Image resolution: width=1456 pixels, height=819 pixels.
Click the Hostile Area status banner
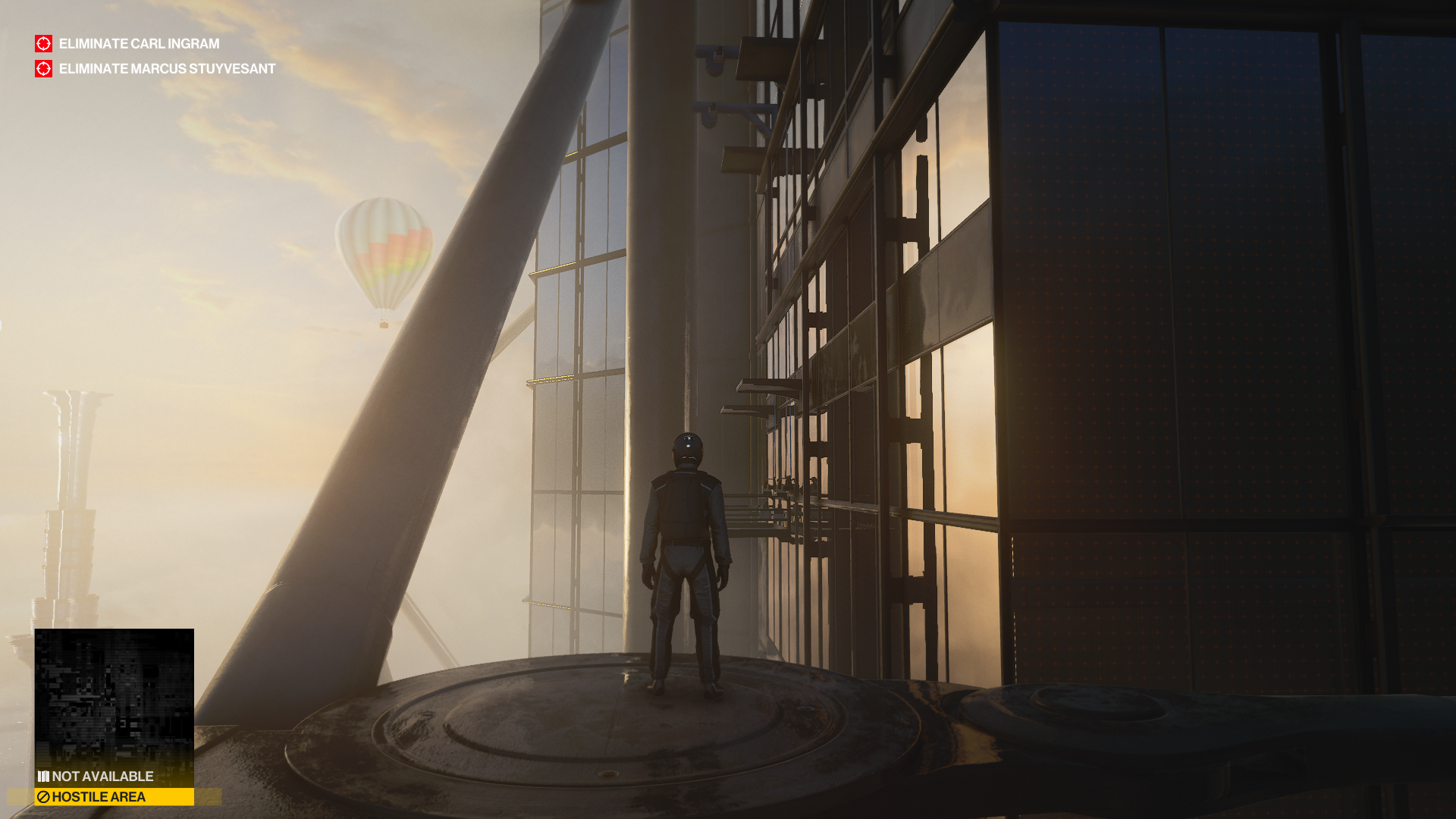coord(114,797)
